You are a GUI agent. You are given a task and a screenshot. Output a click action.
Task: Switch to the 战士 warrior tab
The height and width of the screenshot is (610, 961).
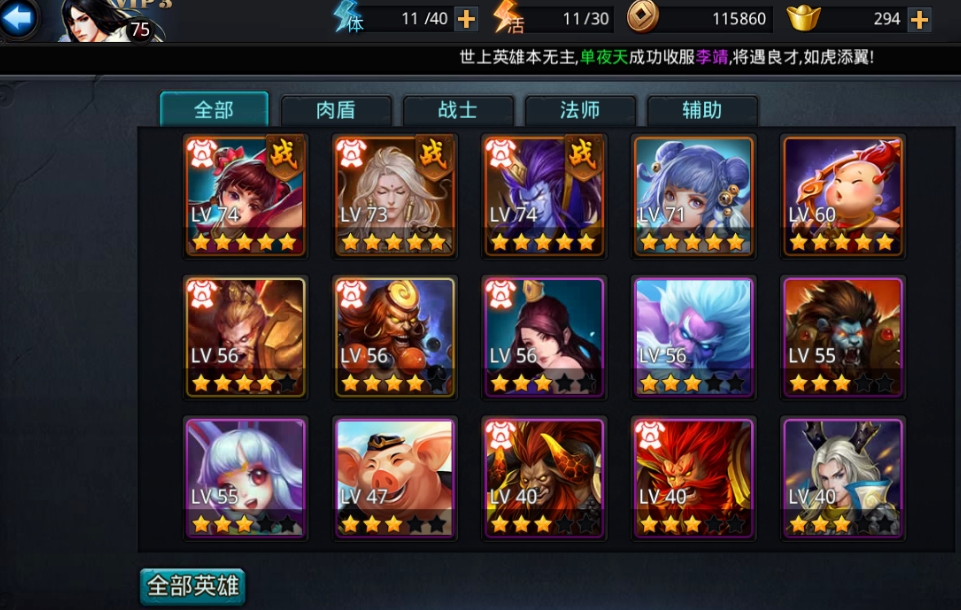458,110
